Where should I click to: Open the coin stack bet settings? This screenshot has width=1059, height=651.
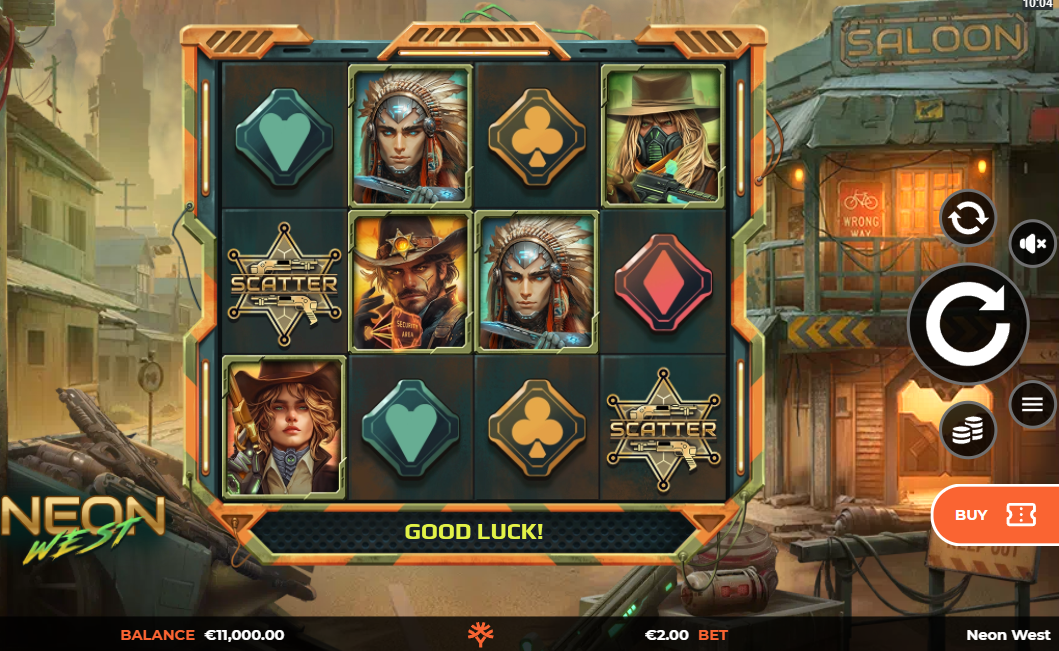pyautogui.click(x=968, y=430)
